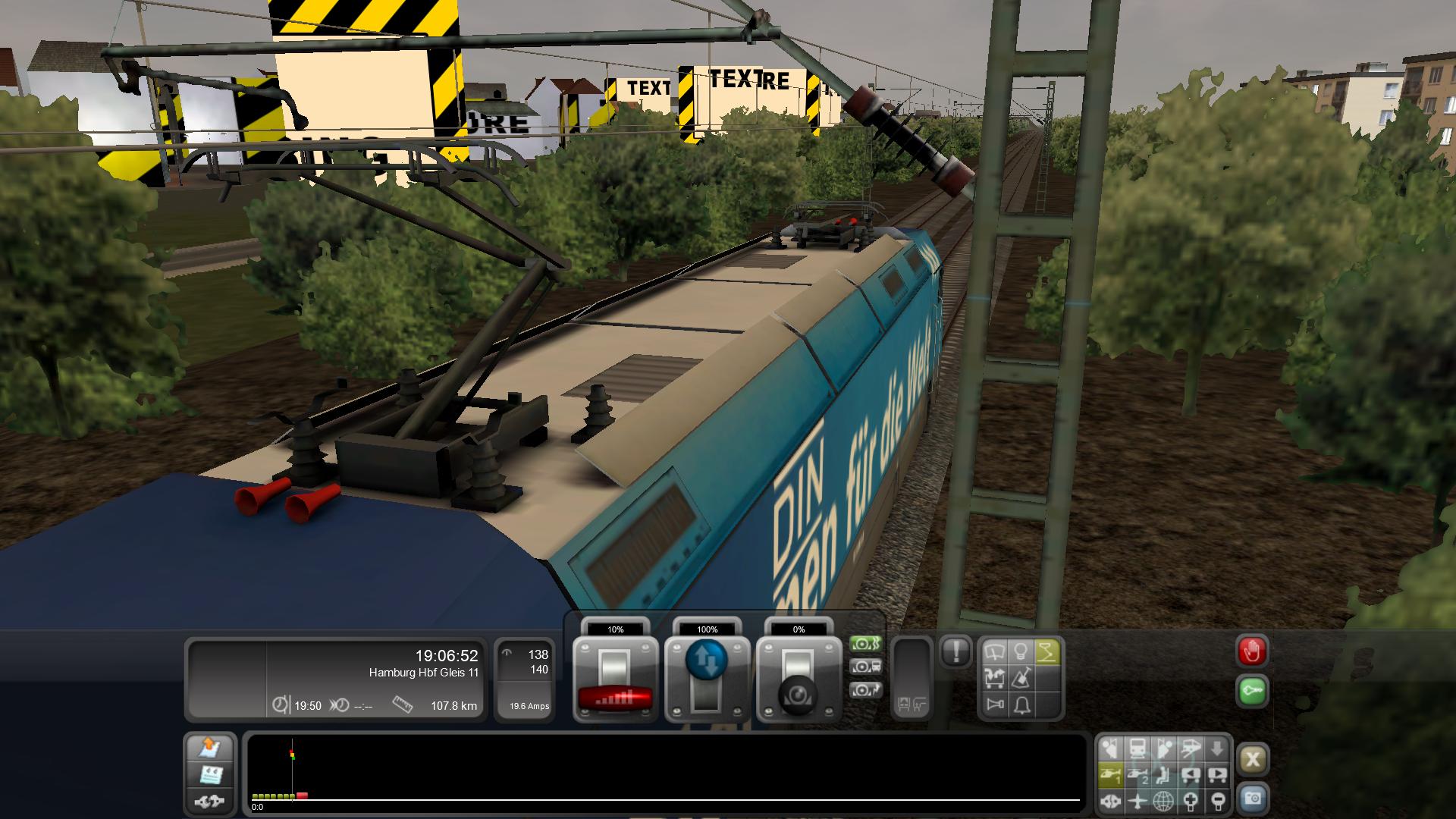Open the passenger load/unload cart icon
Image resolution: width=1456 pixels, height=819 pixels.
pos(995,678)
